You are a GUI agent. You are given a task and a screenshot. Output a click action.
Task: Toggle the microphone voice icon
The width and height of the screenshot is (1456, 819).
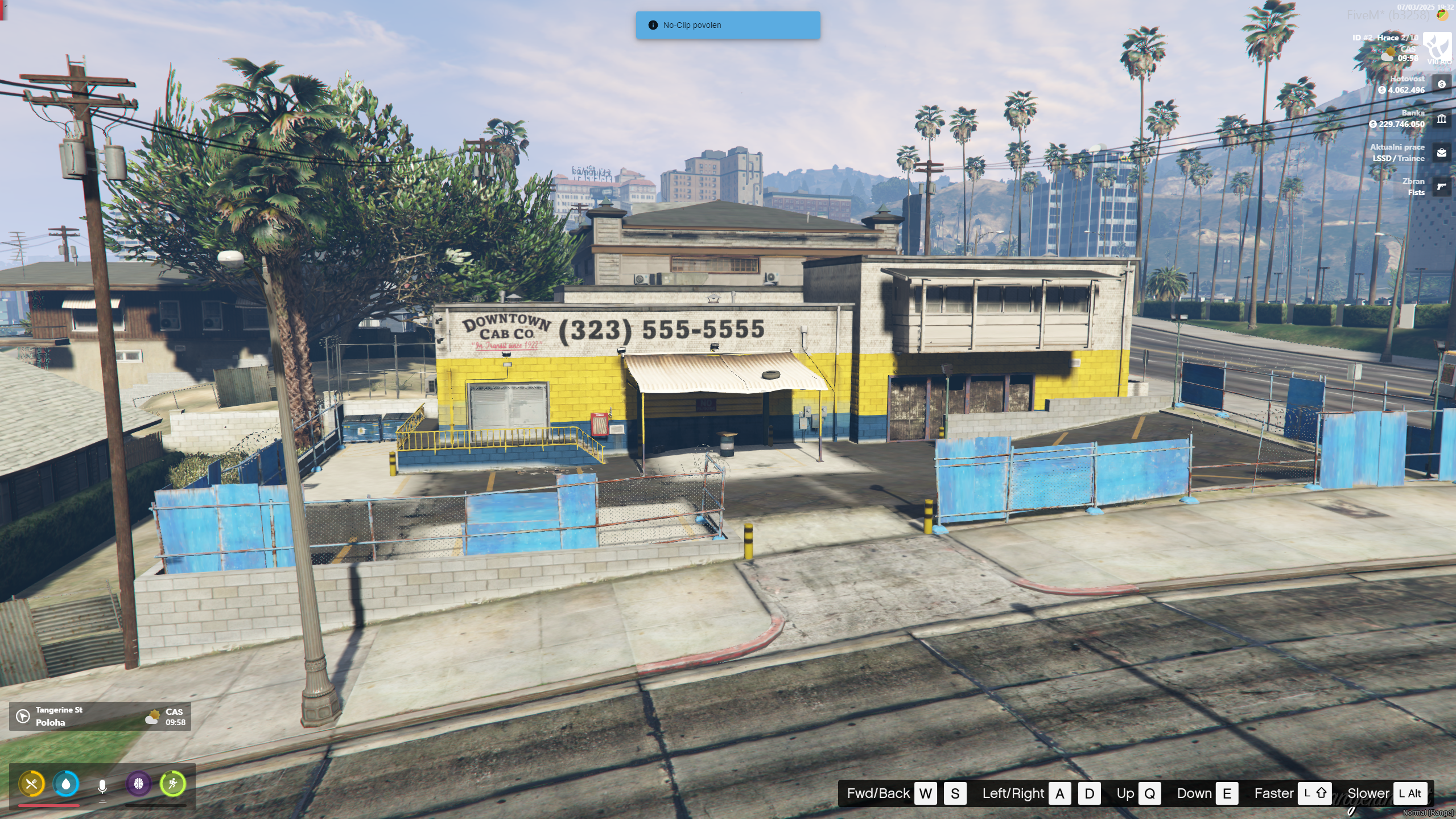102,786
